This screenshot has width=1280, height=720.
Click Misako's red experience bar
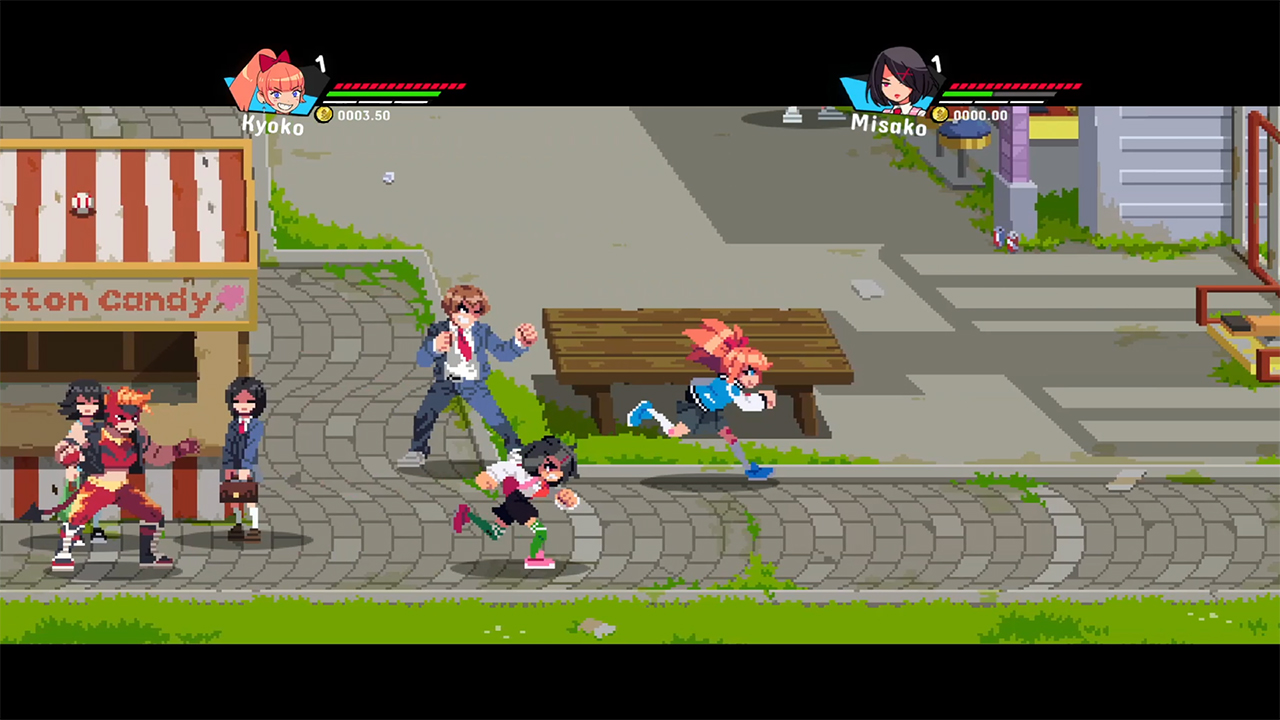pos(1015,86)
